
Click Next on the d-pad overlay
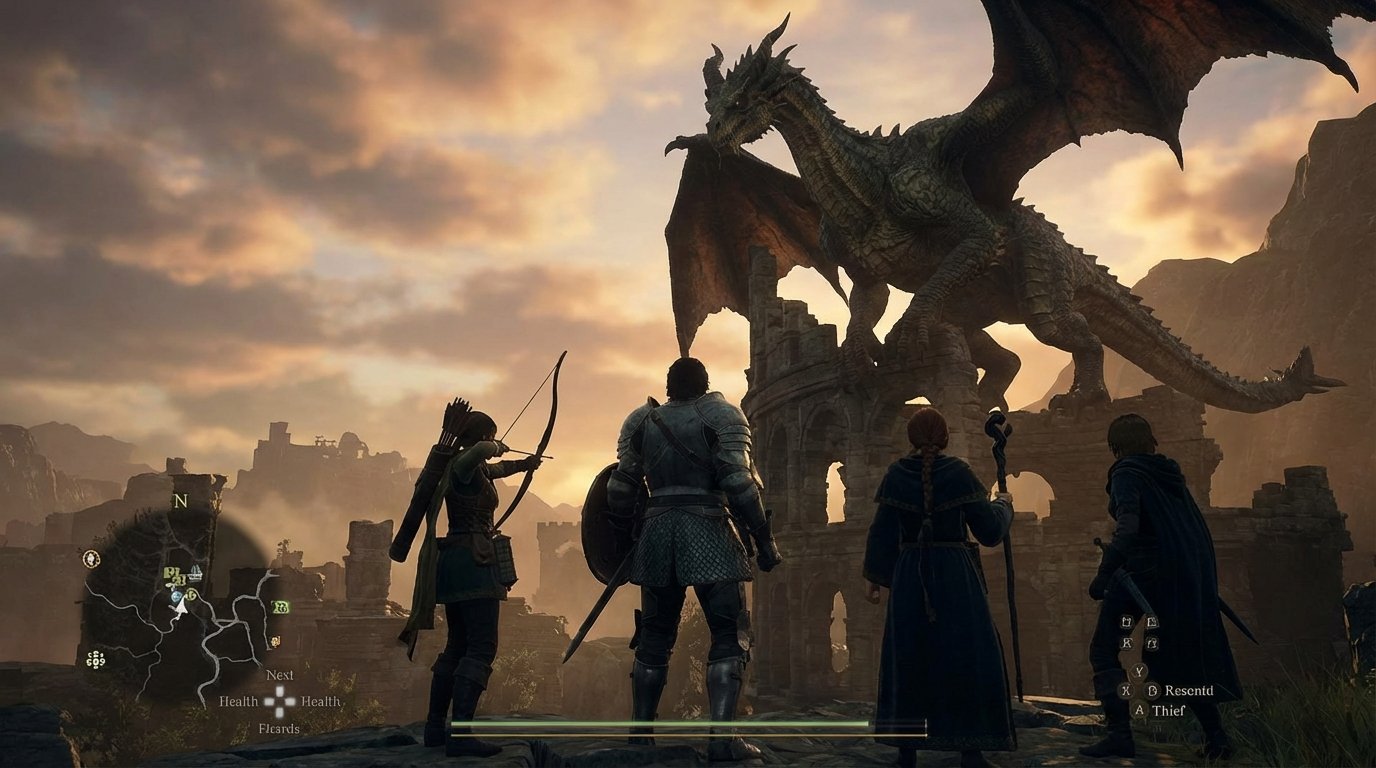pyautogui.click(x=278, y=675)
